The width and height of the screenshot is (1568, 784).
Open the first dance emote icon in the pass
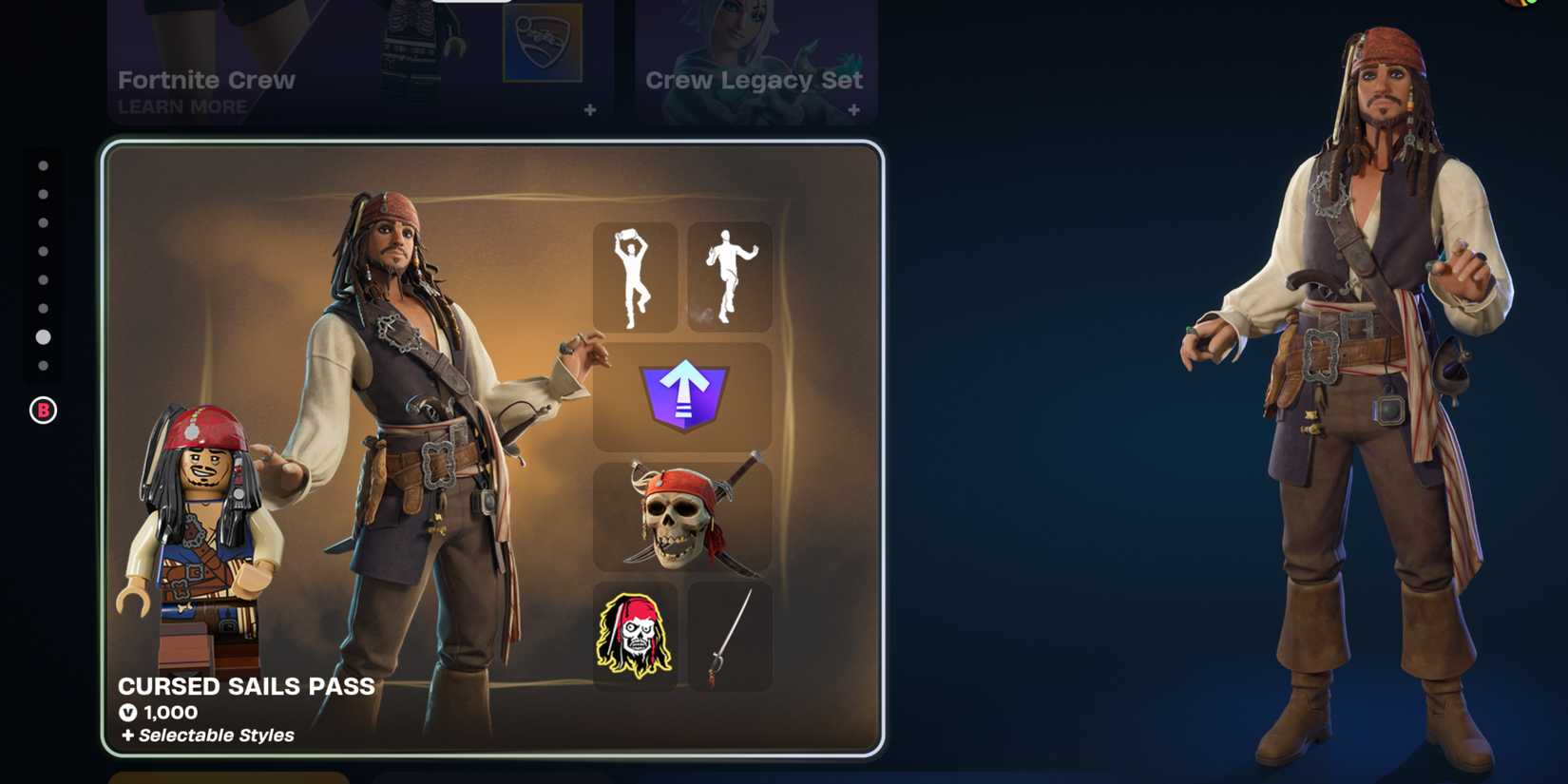click(637, 275)
